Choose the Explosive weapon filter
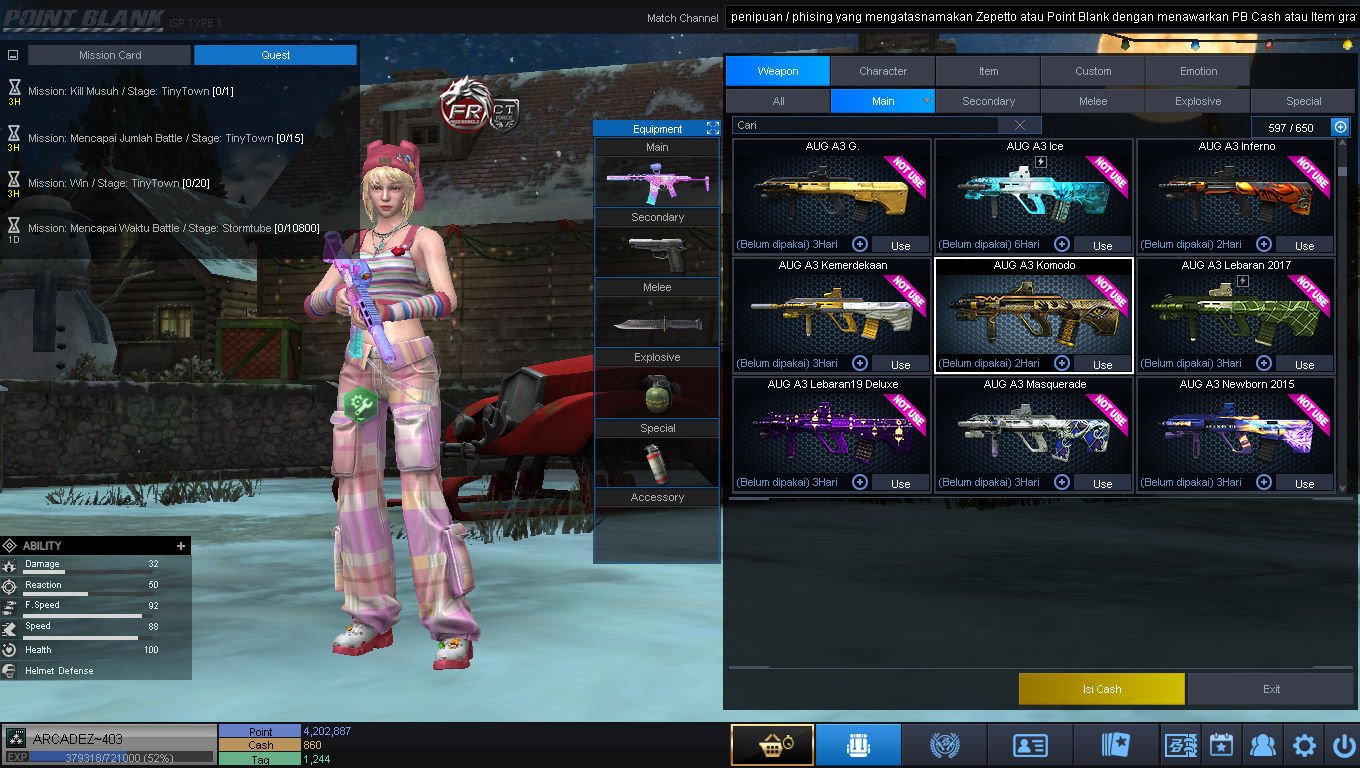 pos(1198,101)
